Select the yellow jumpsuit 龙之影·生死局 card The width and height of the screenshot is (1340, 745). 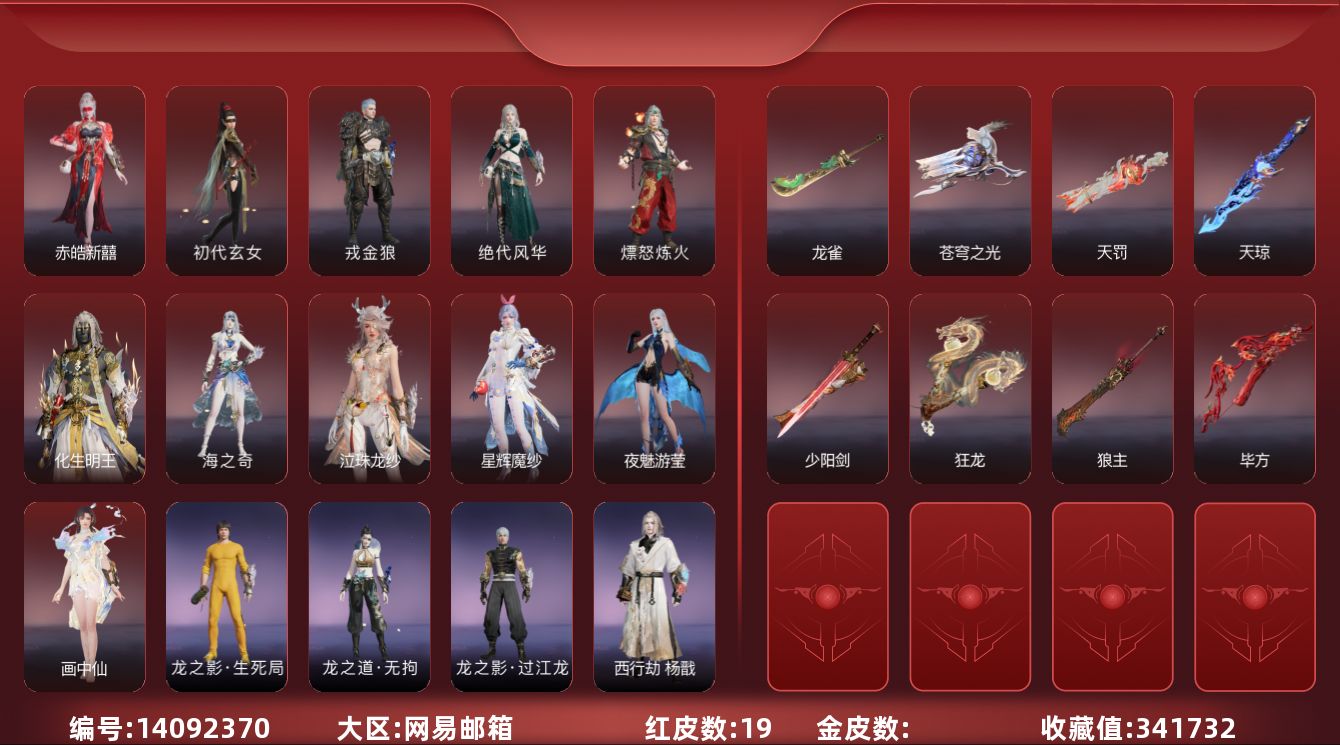[x=227, y=596]
